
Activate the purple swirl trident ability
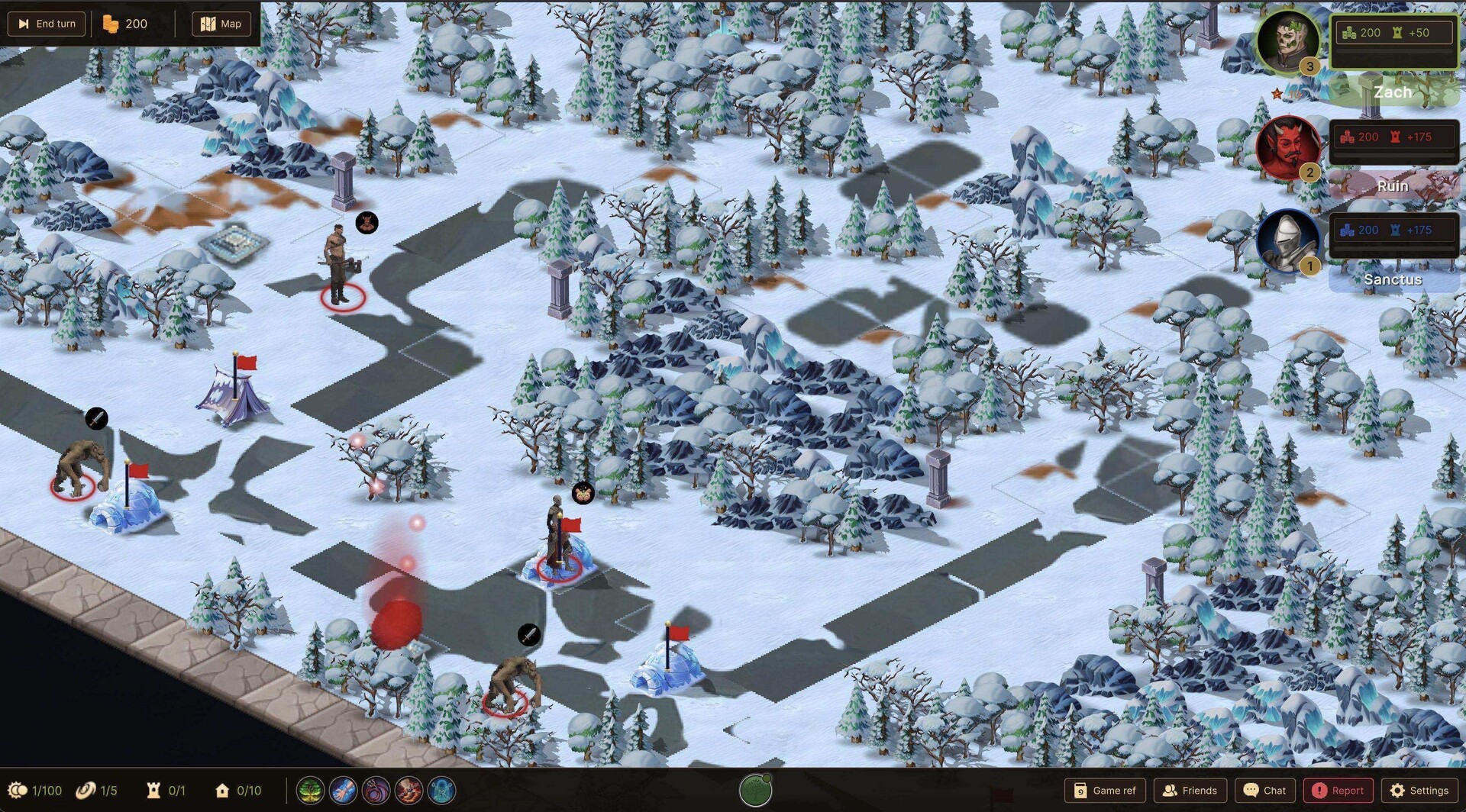(x=376, y=791)
